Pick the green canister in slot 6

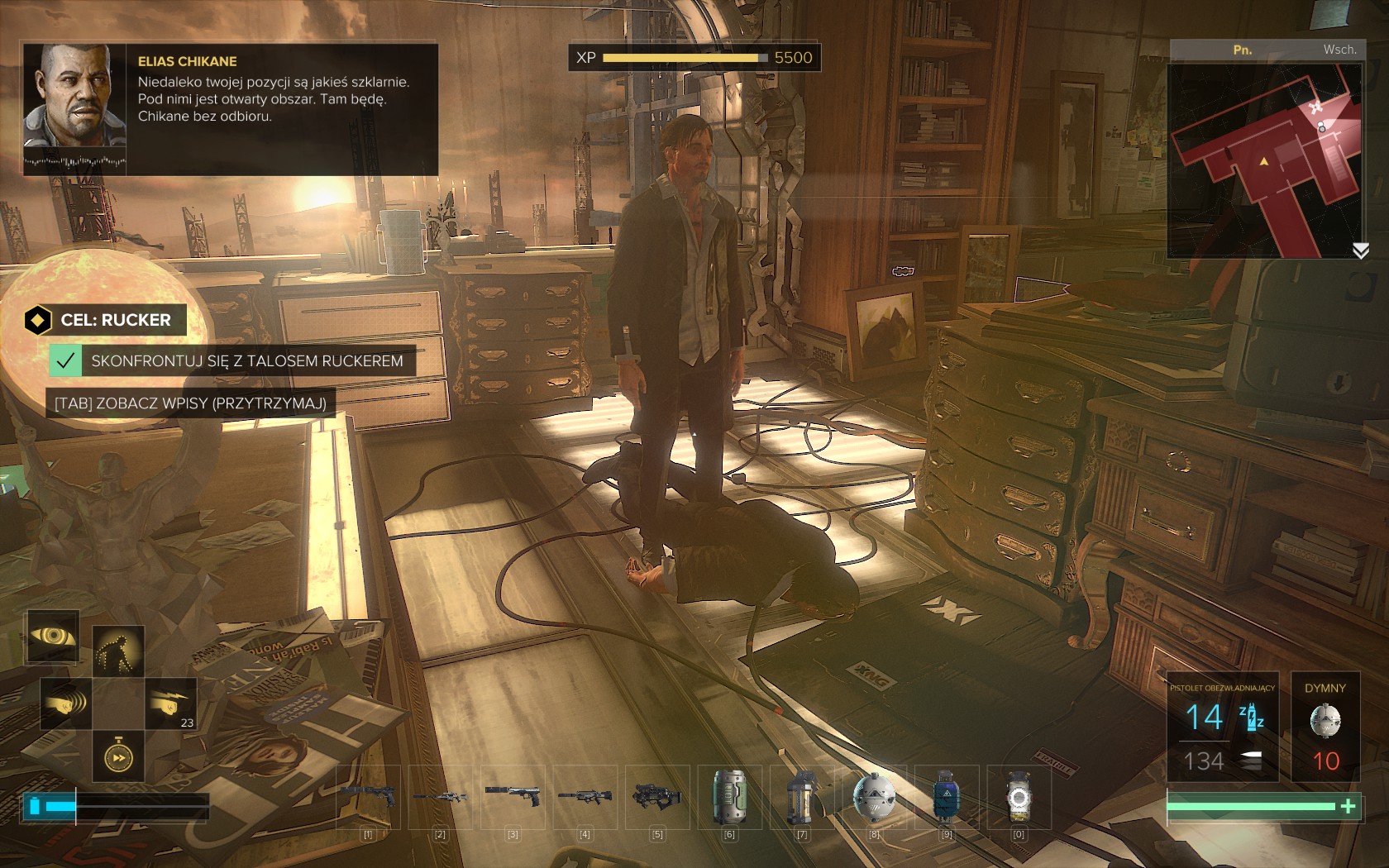click(729, 797)
